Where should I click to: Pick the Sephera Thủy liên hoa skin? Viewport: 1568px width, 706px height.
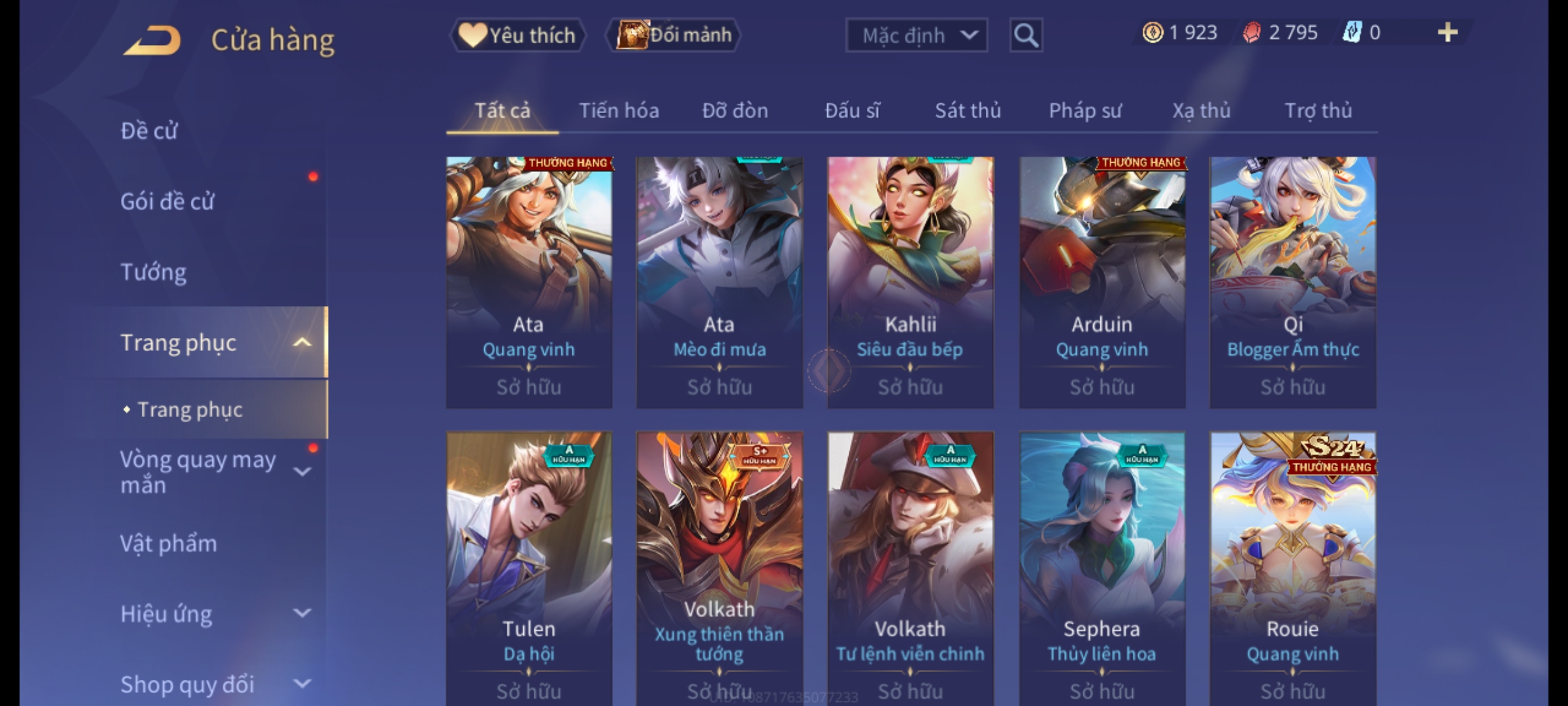(1102, 562)
